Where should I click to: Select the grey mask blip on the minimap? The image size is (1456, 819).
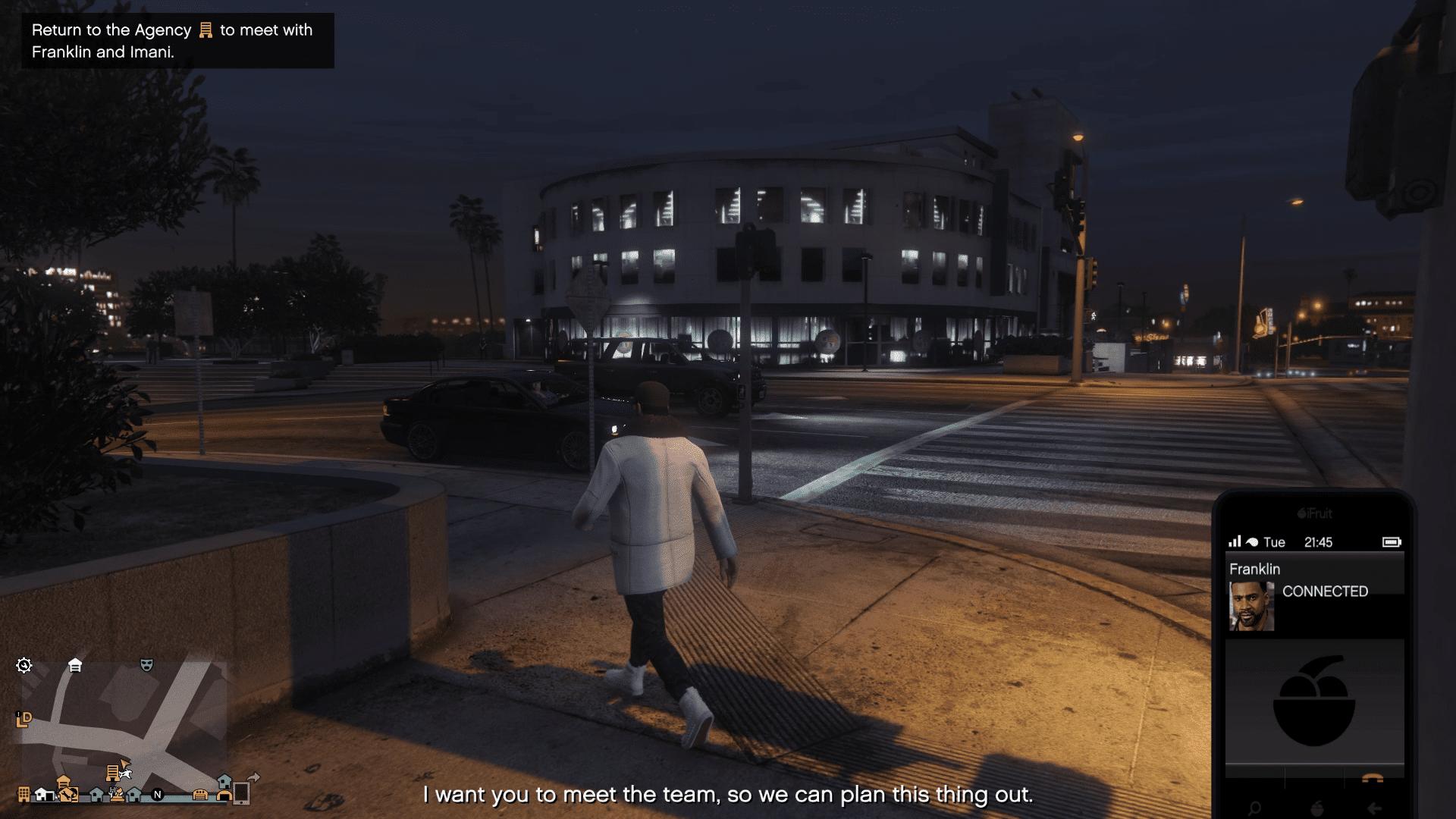coord(146,665)
